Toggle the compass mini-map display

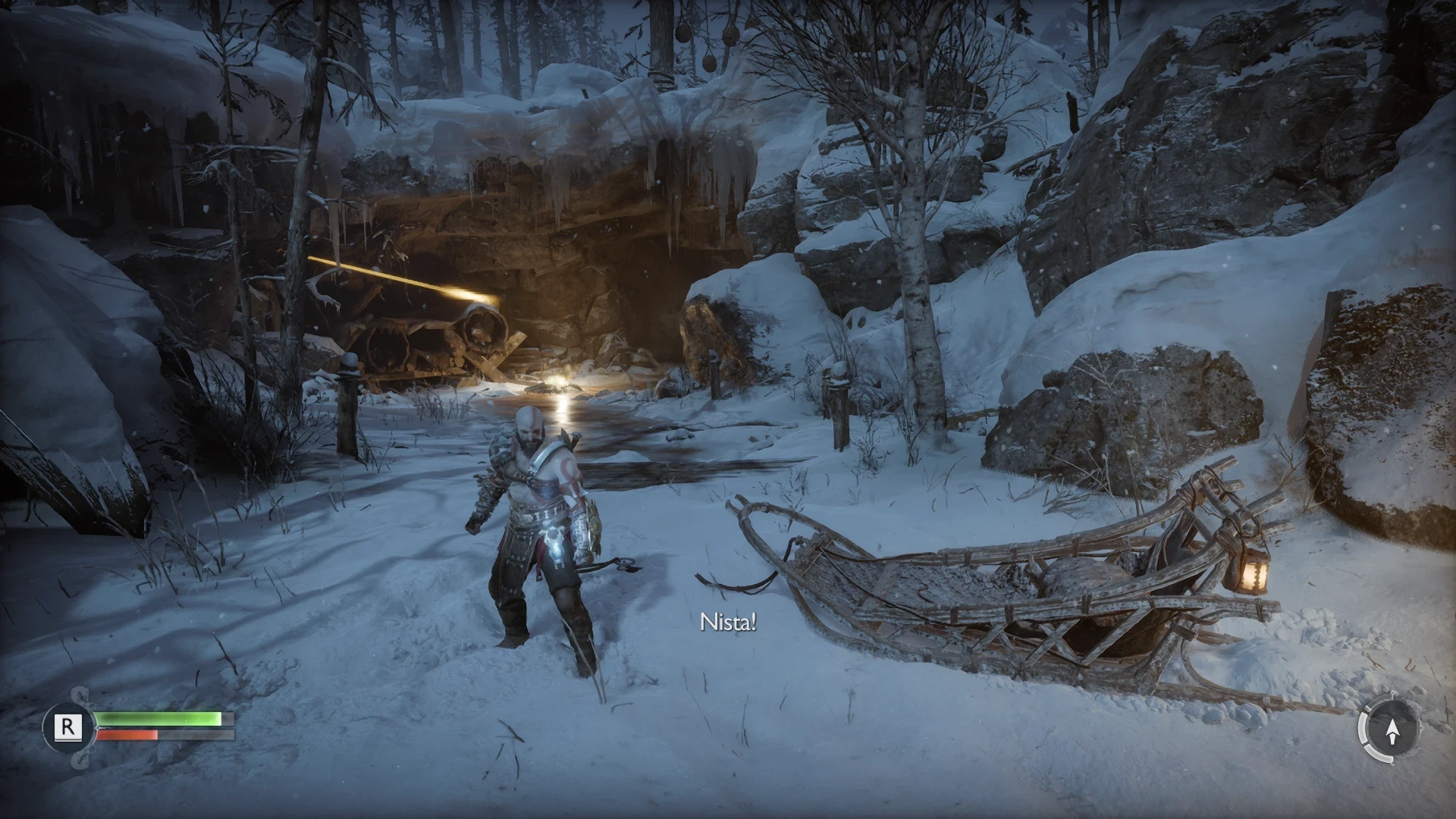point(1393,730)
